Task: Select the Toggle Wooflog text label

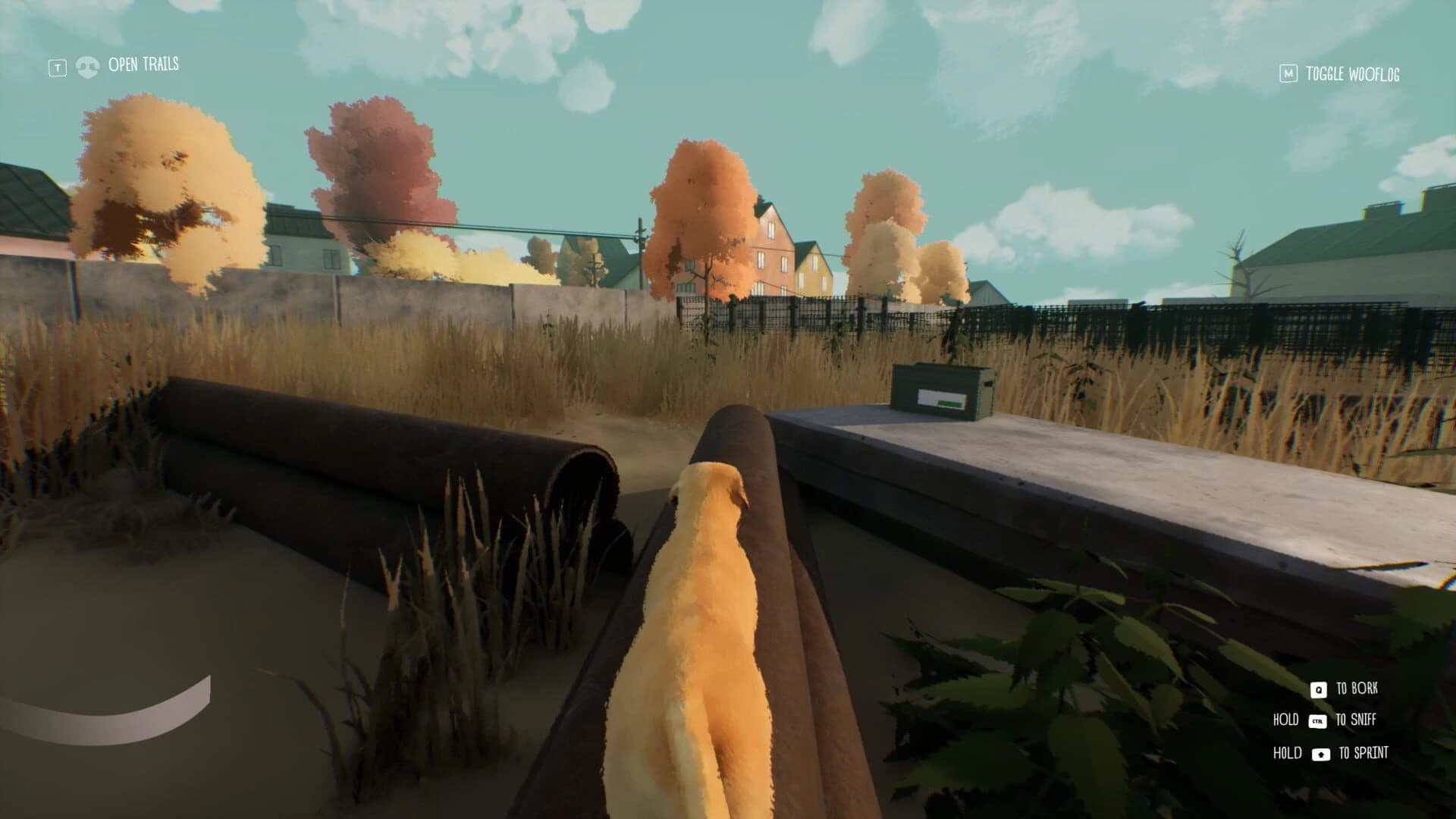Action: coord(1351,74)
